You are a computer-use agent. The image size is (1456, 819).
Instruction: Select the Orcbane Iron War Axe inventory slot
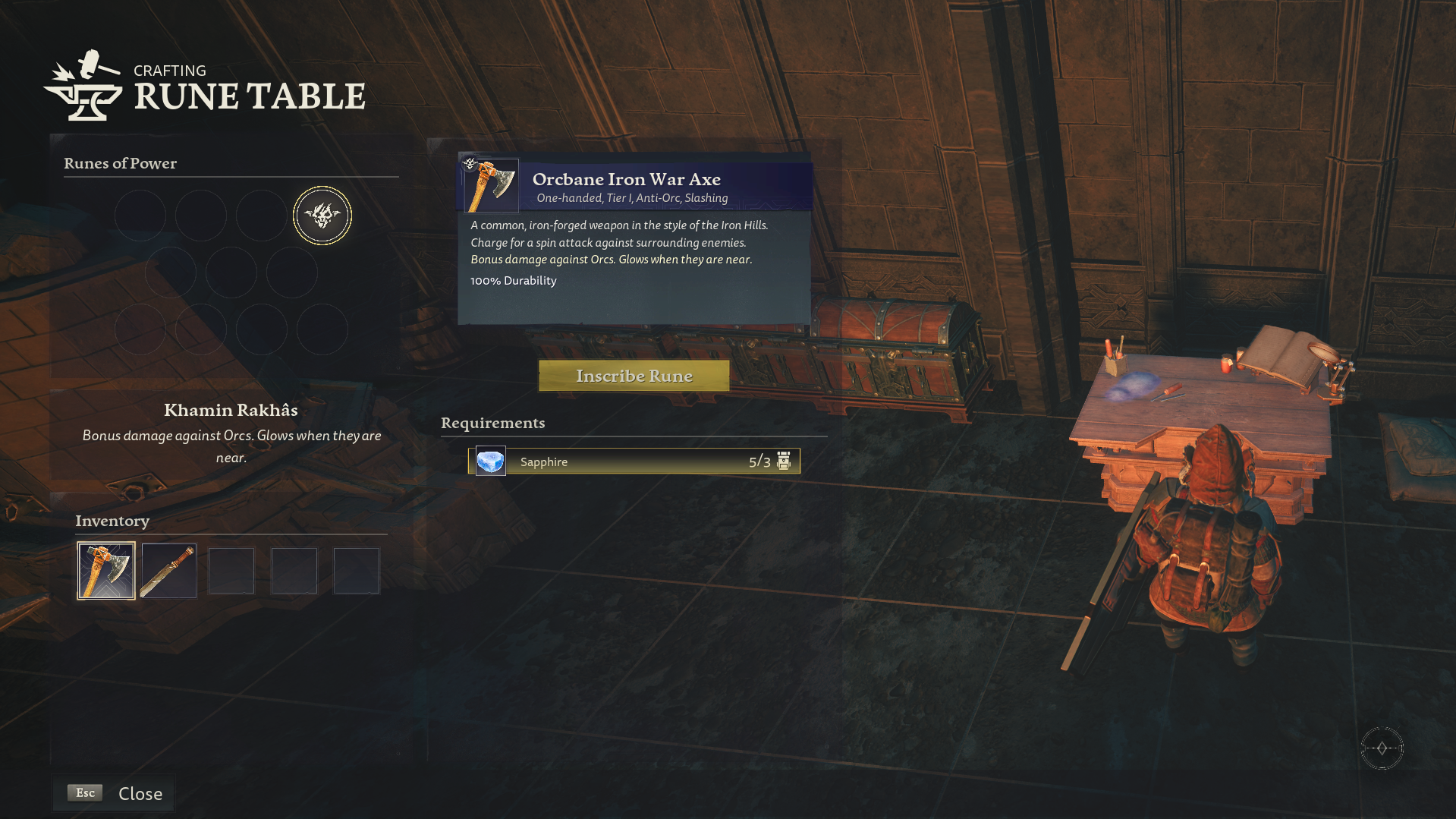pyautogui.click(x=105, y=570)
